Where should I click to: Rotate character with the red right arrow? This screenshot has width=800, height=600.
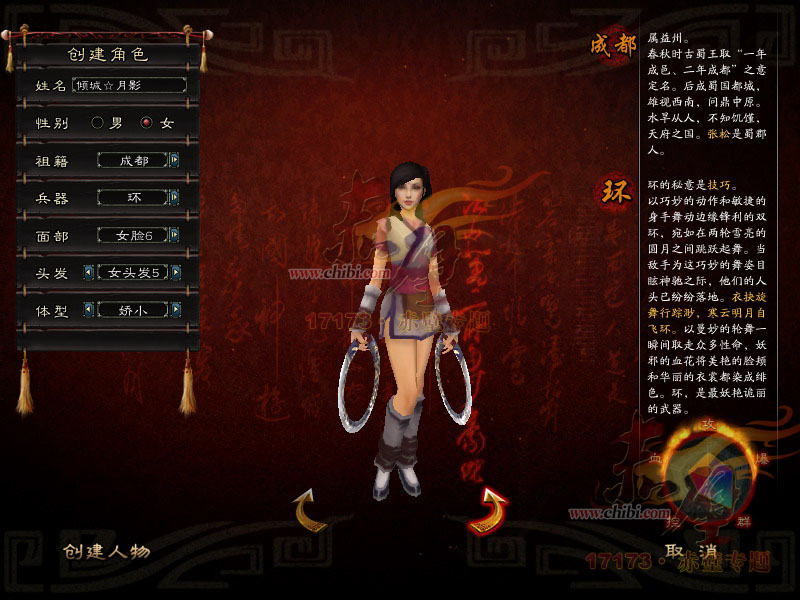click(489, 509)
